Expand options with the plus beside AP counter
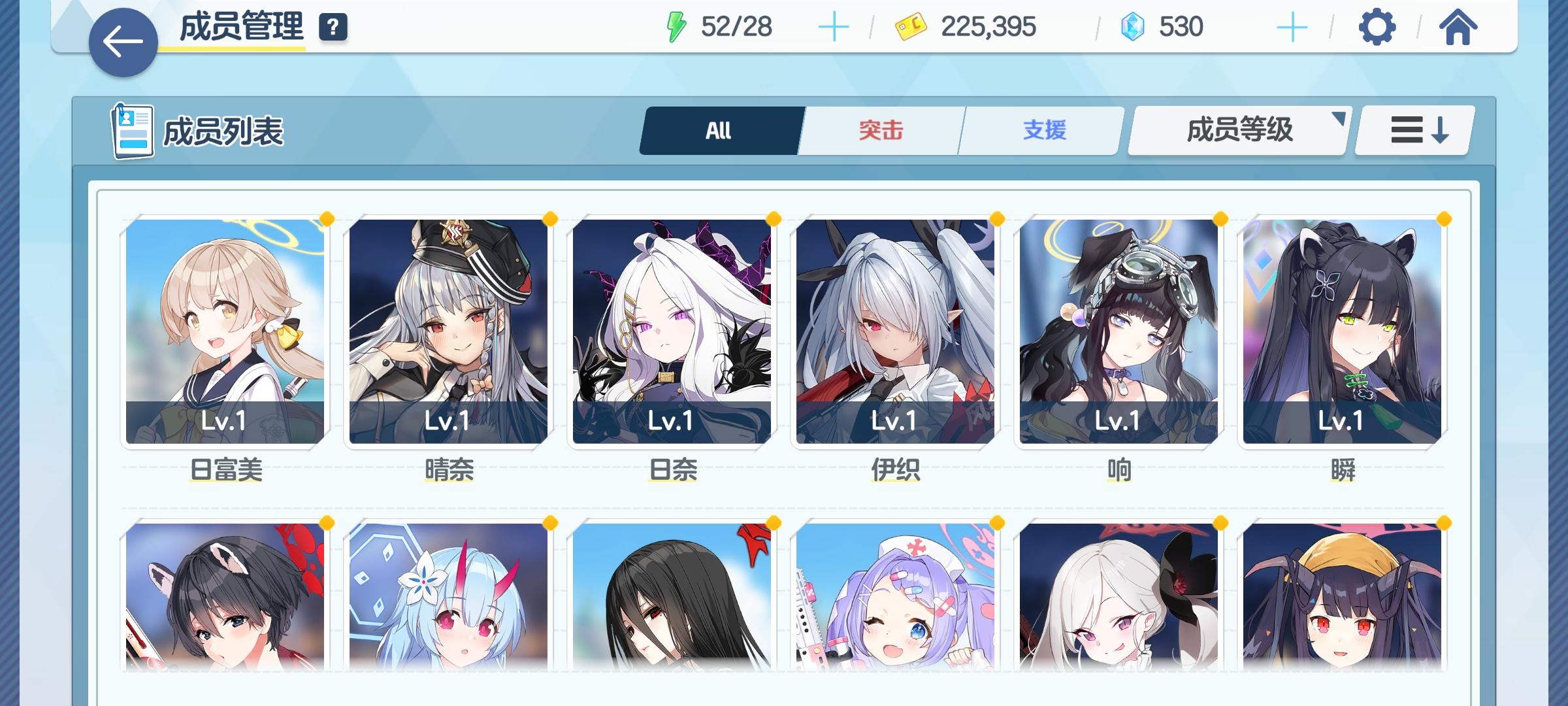The height and width of the screenshot is (706, 1568). [x=834, y=27]
